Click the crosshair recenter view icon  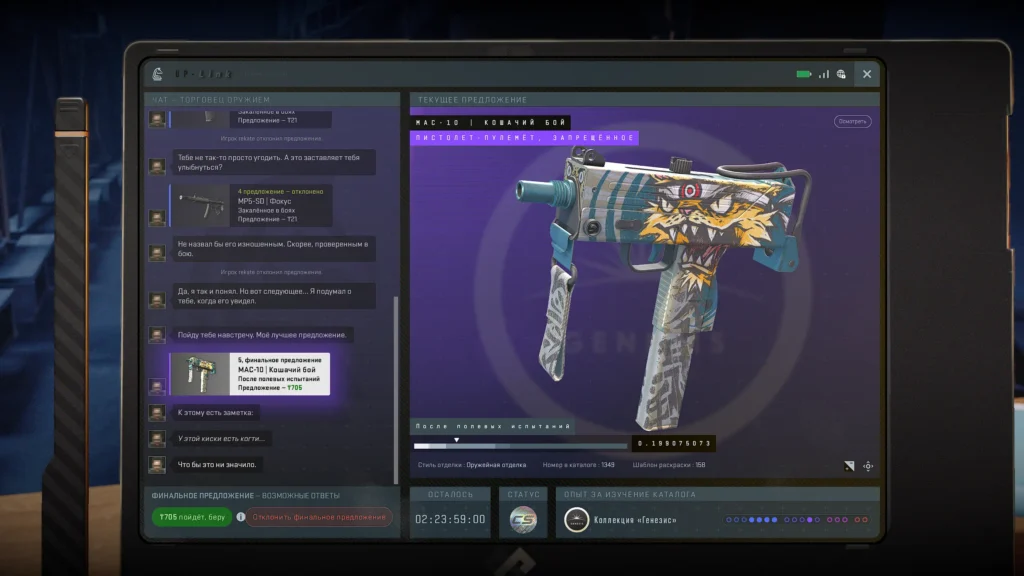click(x=868, y=466)
